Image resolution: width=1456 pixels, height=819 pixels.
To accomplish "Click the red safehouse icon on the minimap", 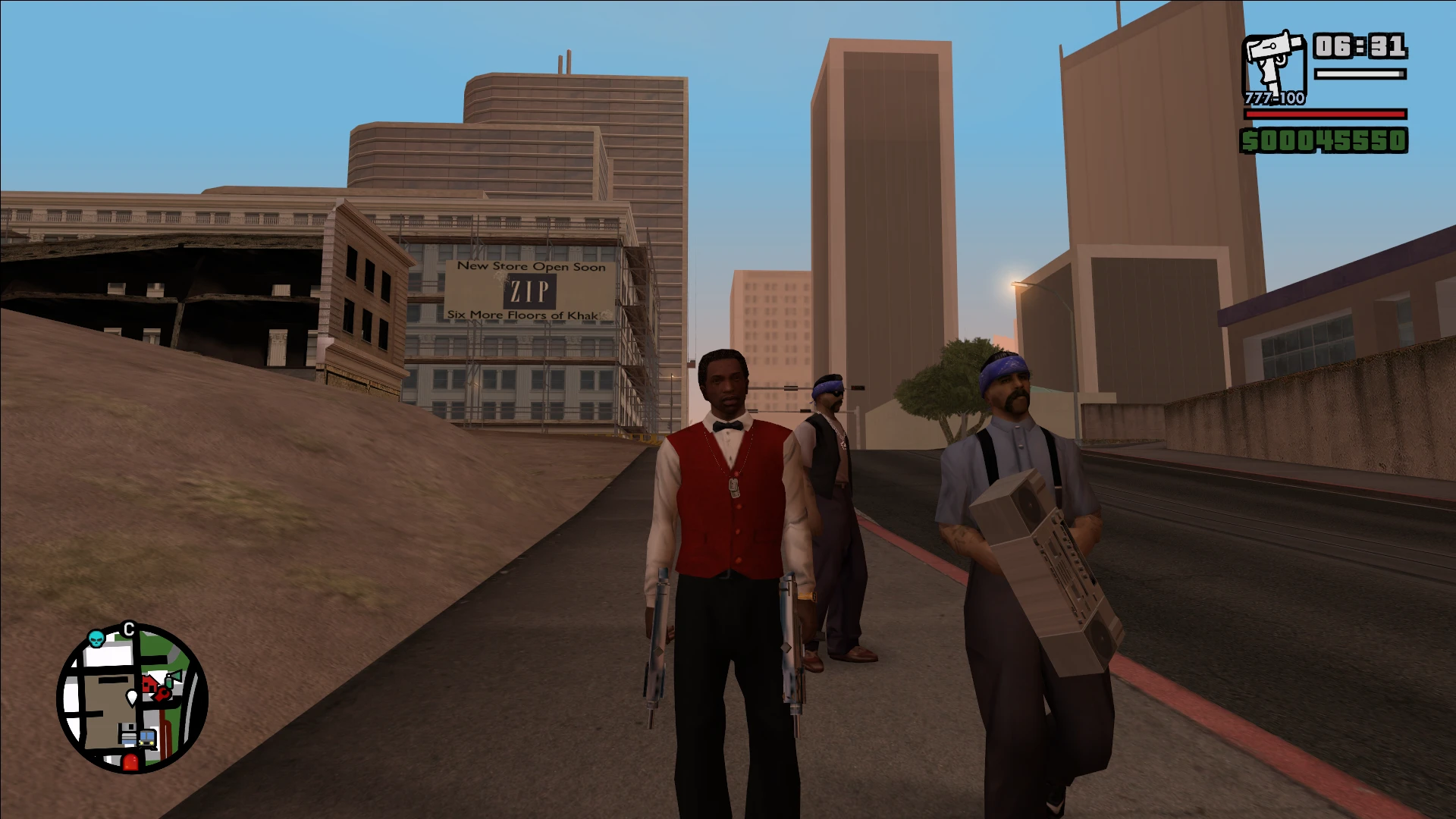I will point(149,683).
